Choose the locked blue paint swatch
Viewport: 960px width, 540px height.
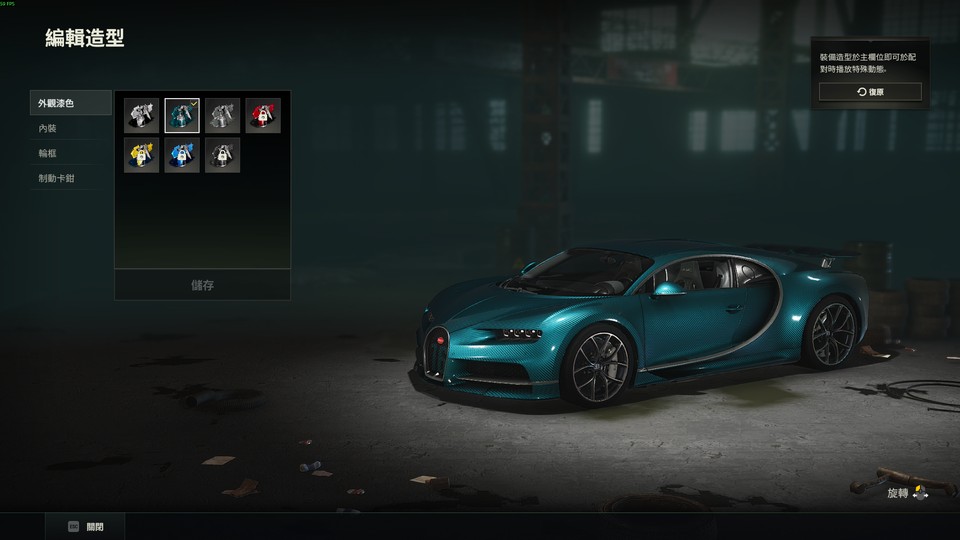pos(182,155)
